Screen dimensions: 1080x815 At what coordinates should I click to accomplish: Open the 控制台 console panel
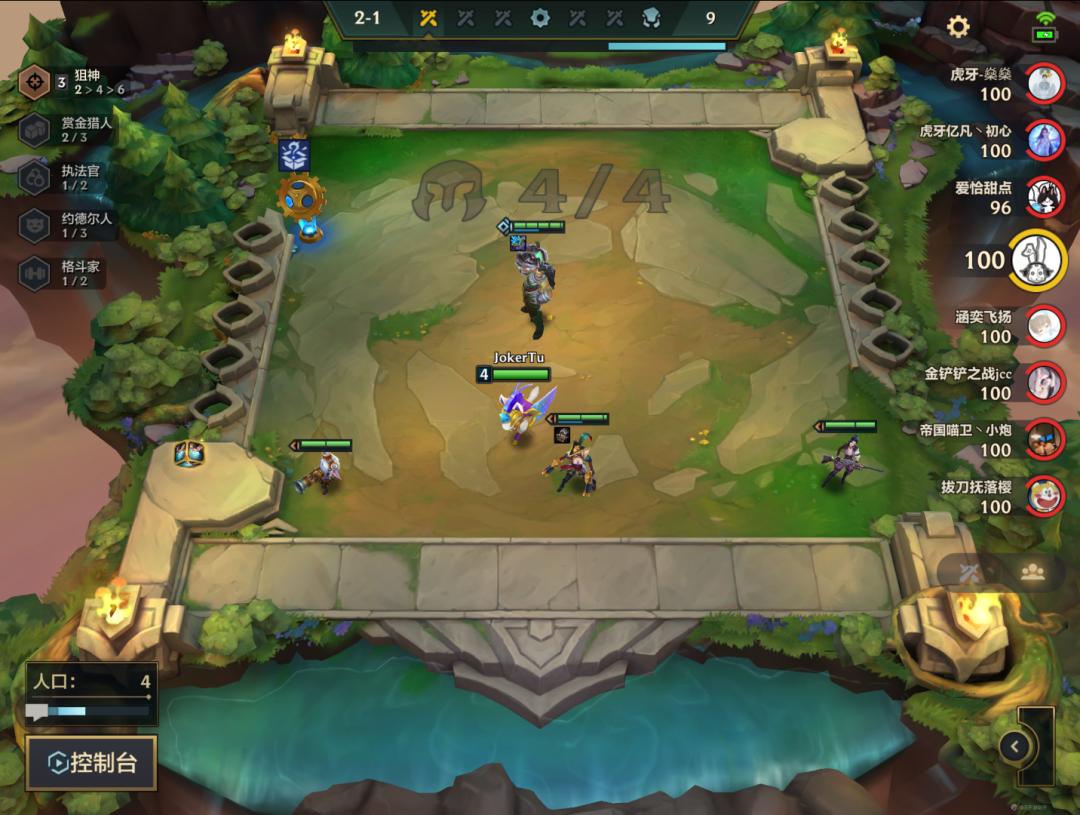[91, 763]
